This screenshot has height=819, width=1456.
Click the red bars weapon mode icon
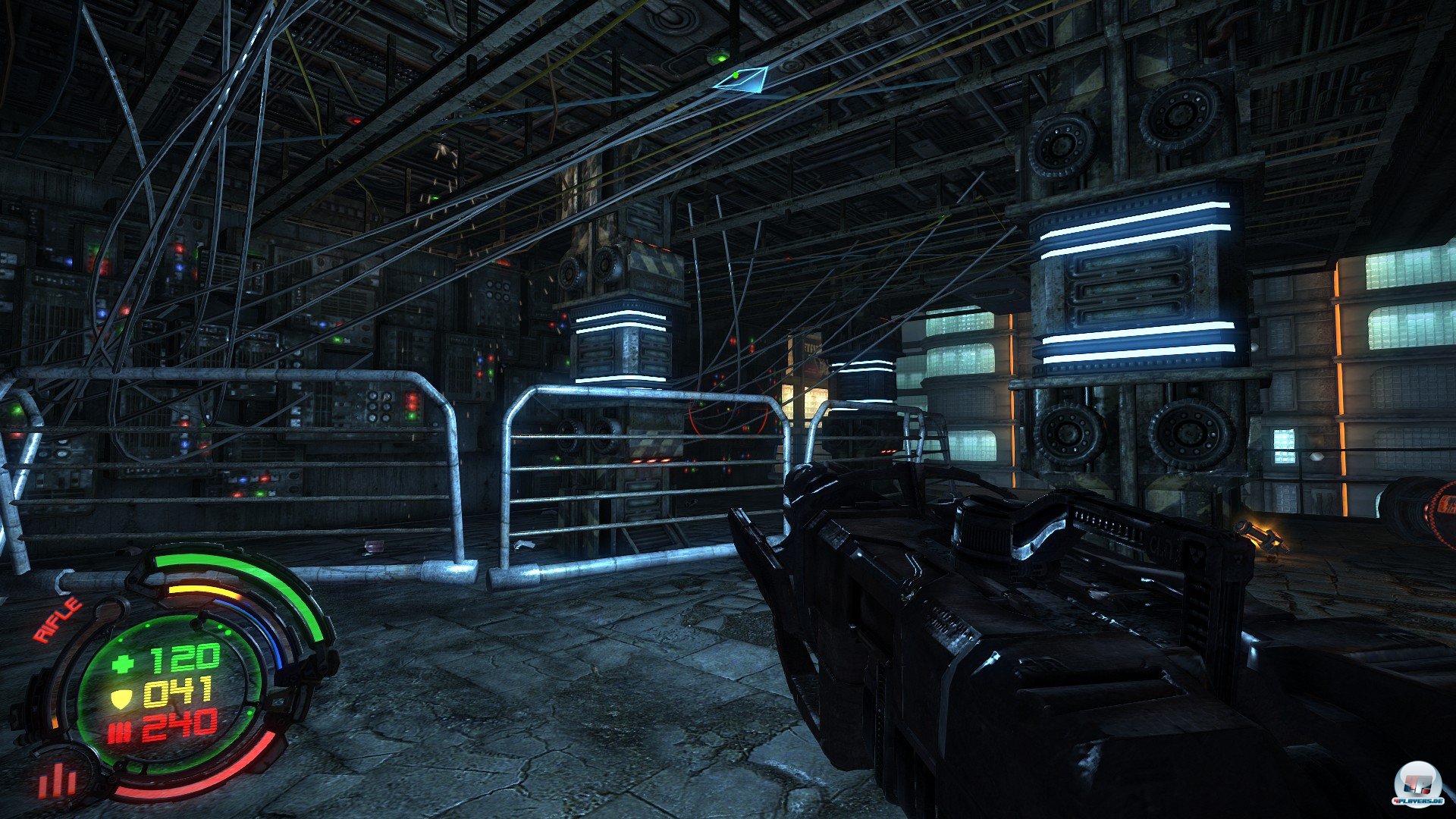click(x=58, y=779)
